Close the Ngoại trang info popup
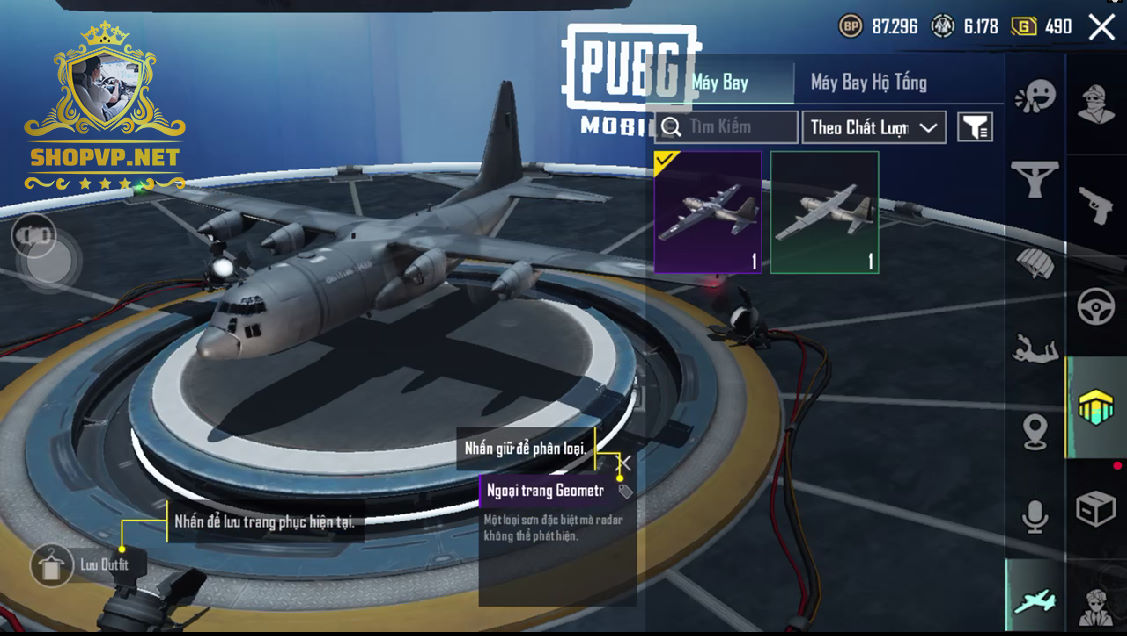The width and height of the screenshot is (1127, 636). click(x=625, y=463)
